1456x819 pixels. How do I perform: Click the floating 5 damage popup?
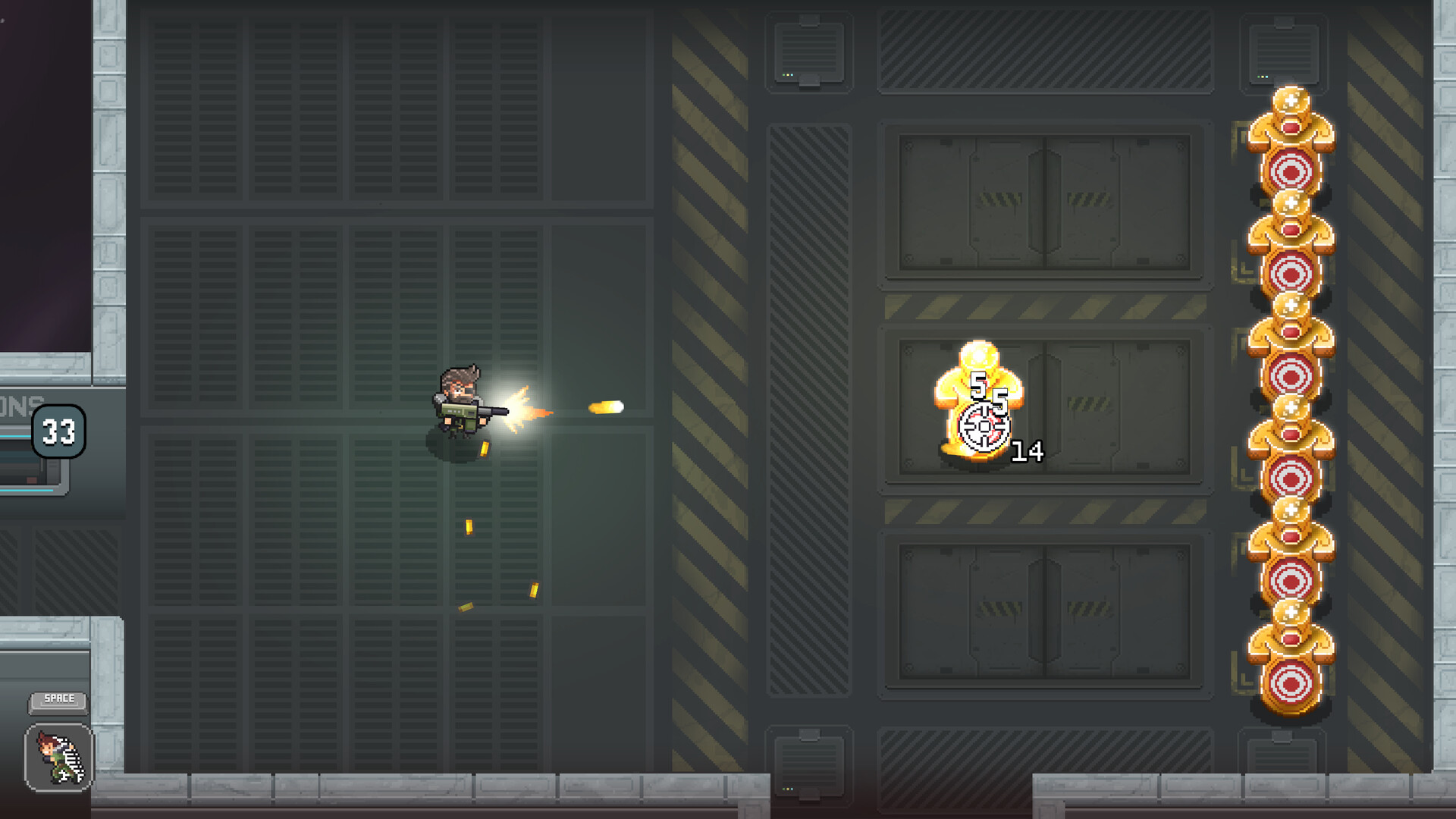coord(977,387)
